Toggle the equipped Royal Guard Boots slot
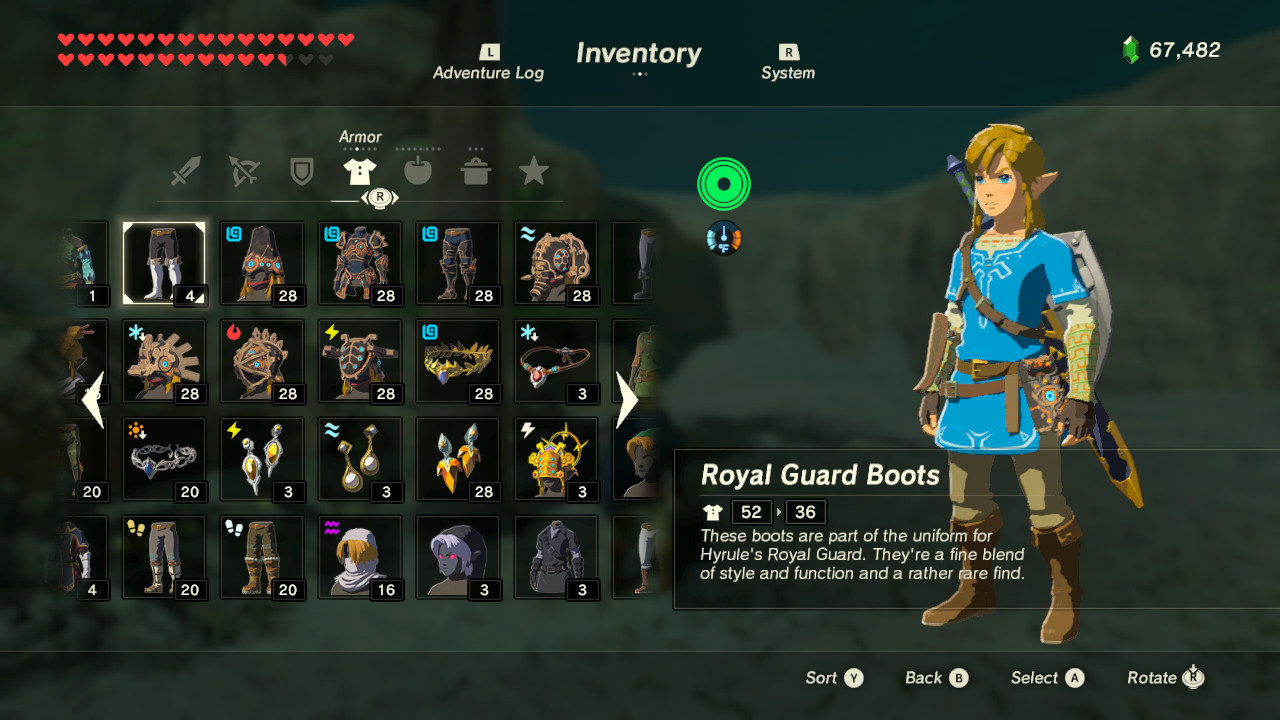The image size is (1280, 720). 164,262
